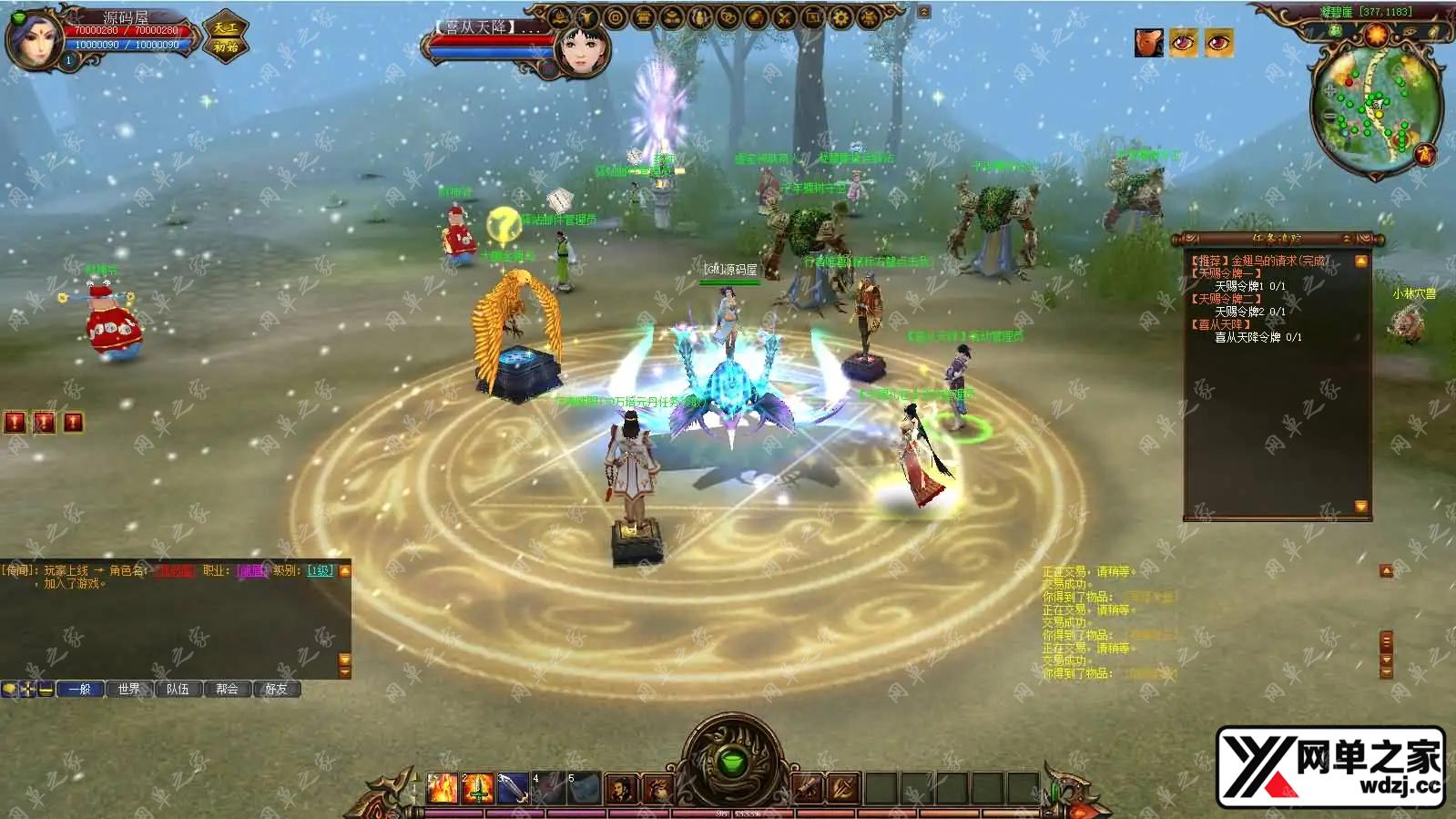Open the gear settings menu icon
Screen dimensions: 1456x819
pyautogui.click(x=840, y=17)
